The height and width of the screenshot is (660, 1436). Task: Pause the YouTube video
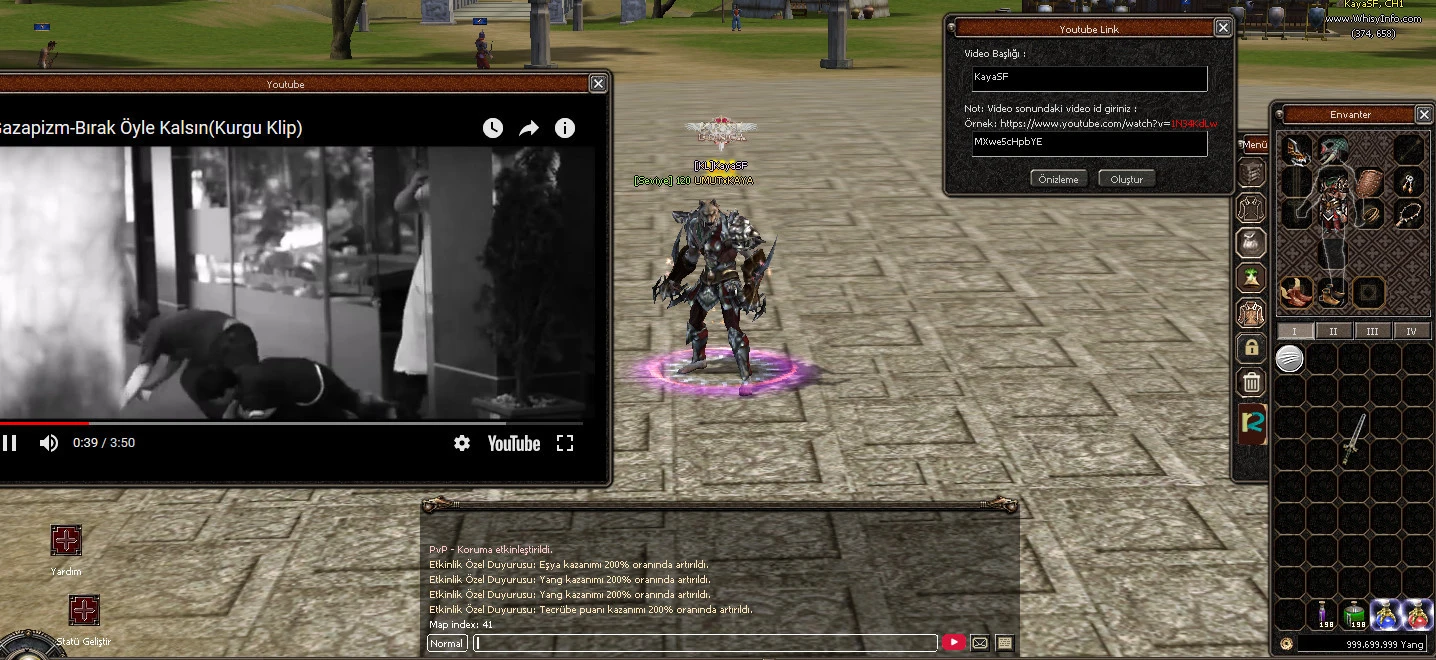coord(10,443)
